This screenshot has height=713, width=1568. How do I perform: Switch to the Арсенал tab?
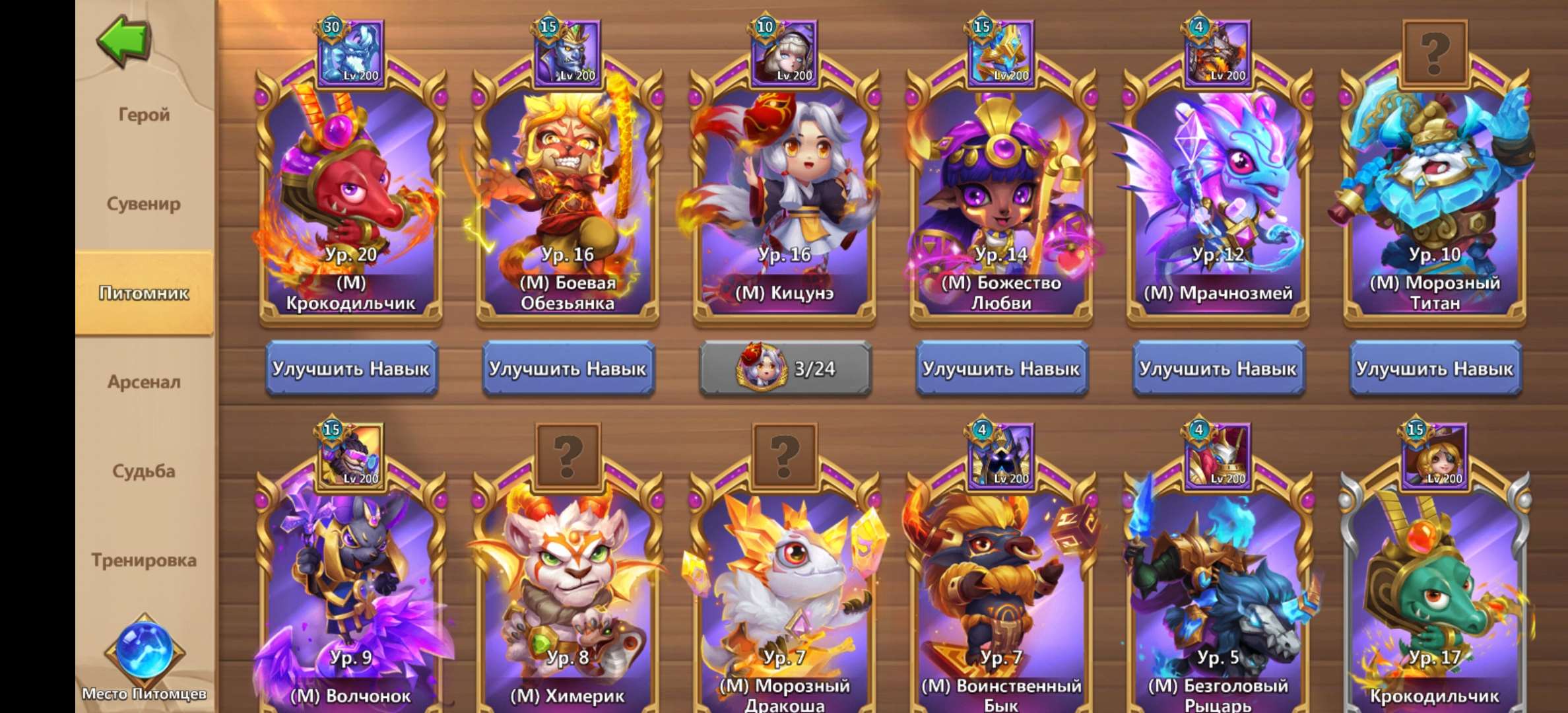tap(147, 382)
